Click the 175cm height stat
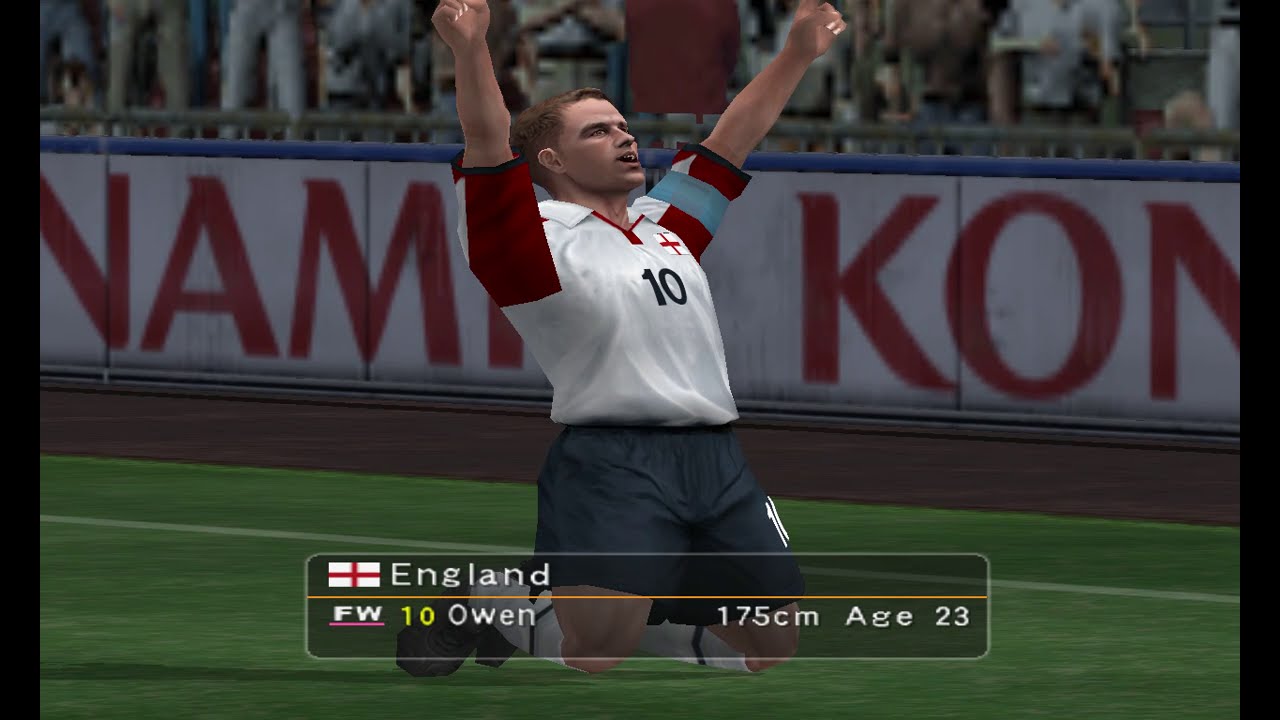This screenshot has height=720, width=1280. 766,616
